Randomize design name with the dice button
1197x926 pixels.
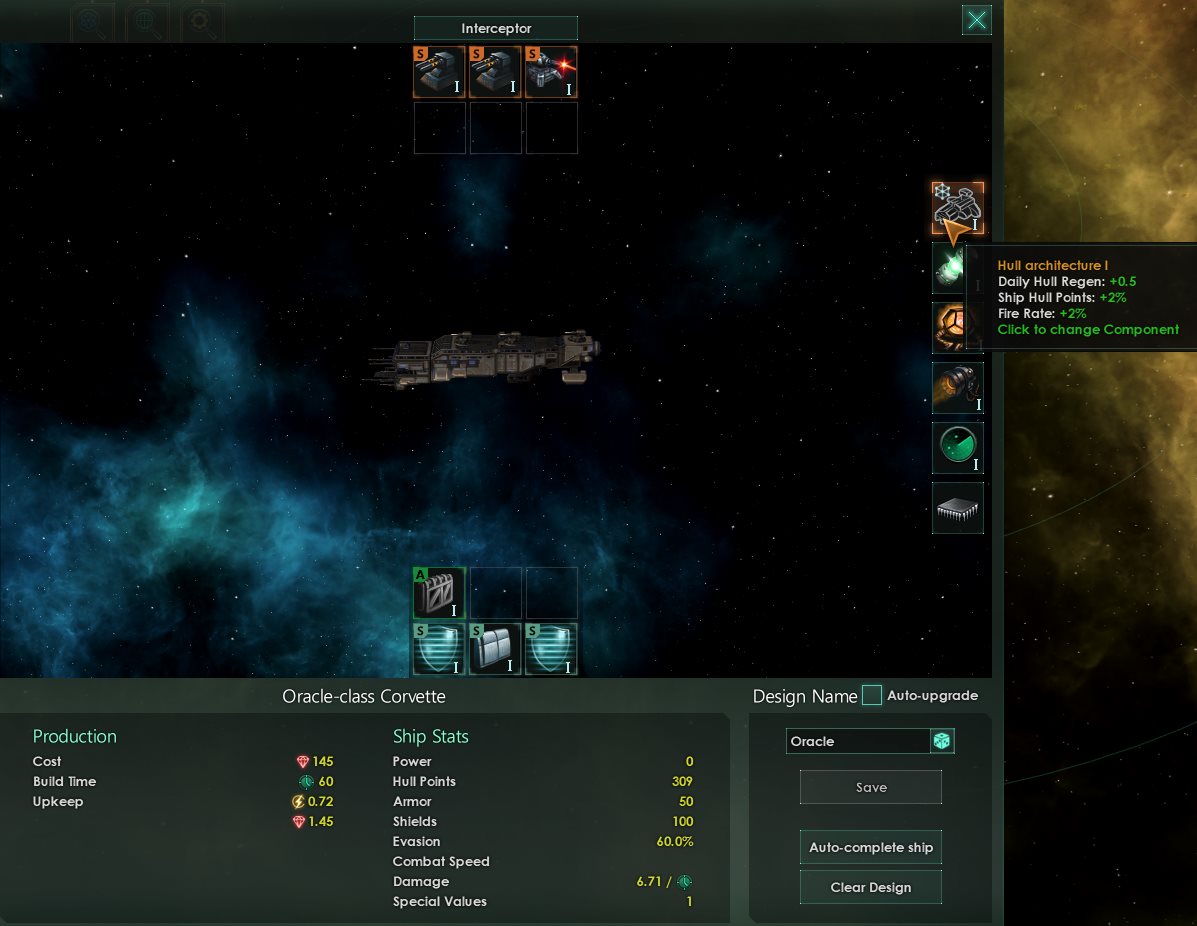942,741
